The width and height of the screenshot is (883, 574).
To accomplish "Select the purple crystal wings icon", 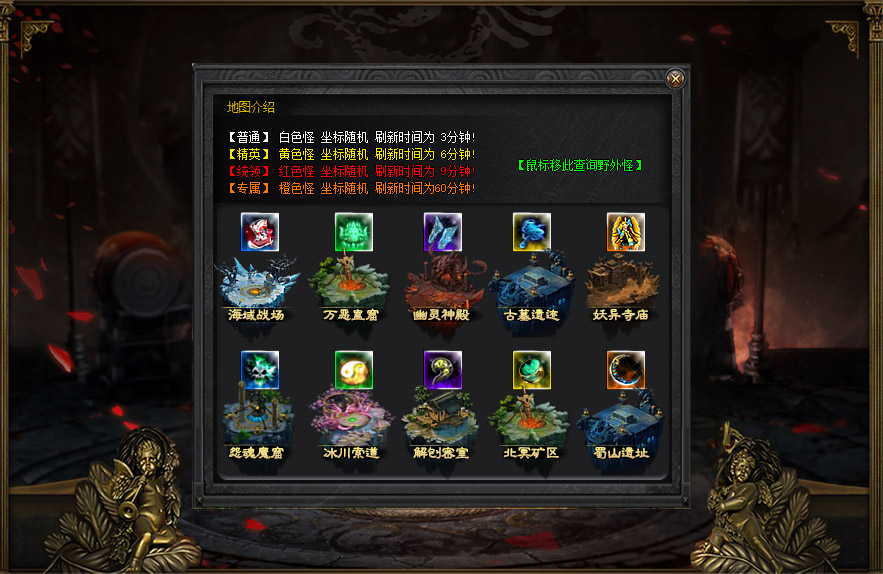I will click(x=443, y=232).
